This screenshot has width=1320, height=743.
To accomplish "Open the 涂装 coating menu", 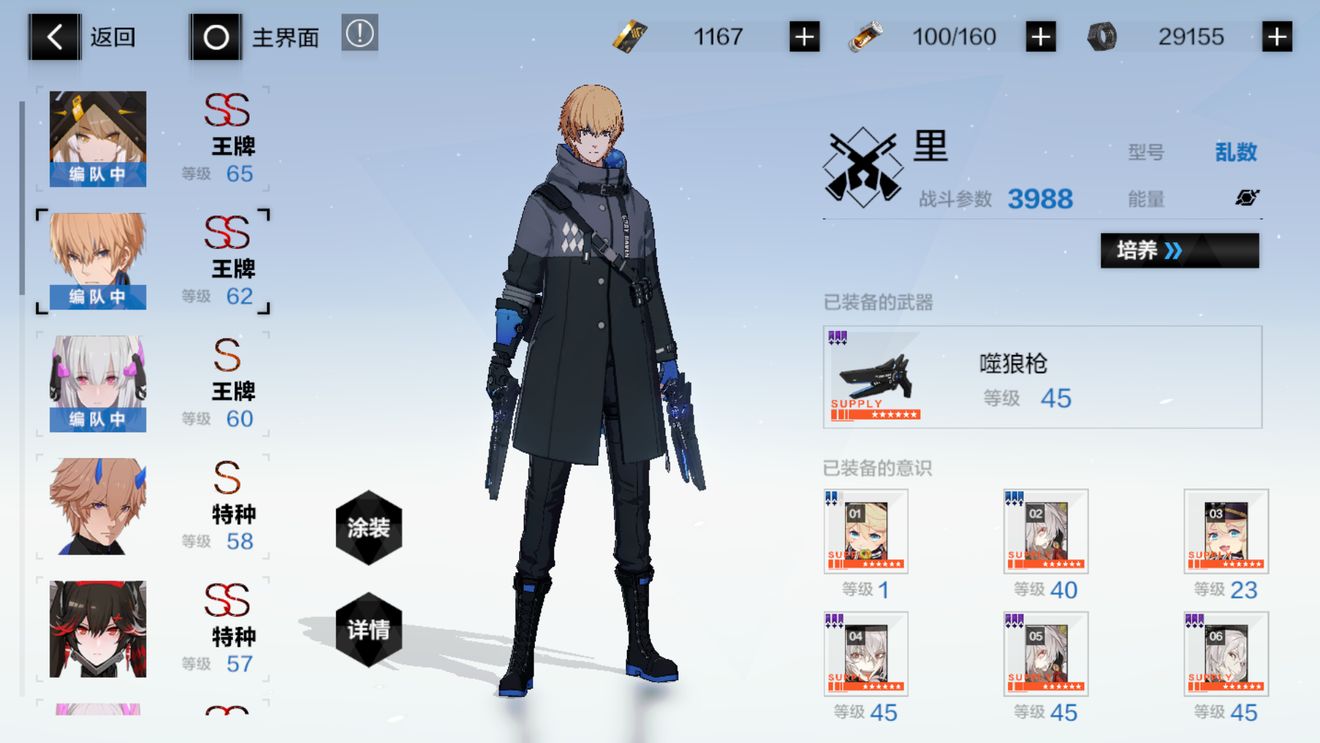I will click(x=369, y=527).
